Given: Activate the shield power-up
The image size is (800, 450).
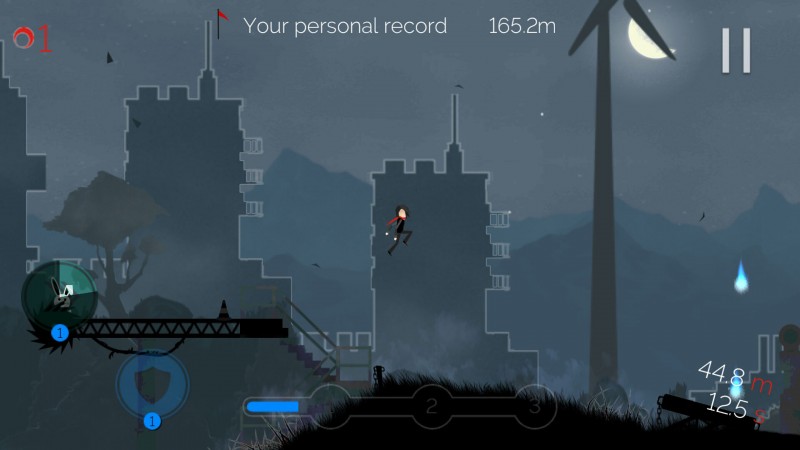Looking at the screenshot, I should tap(151, 382).
